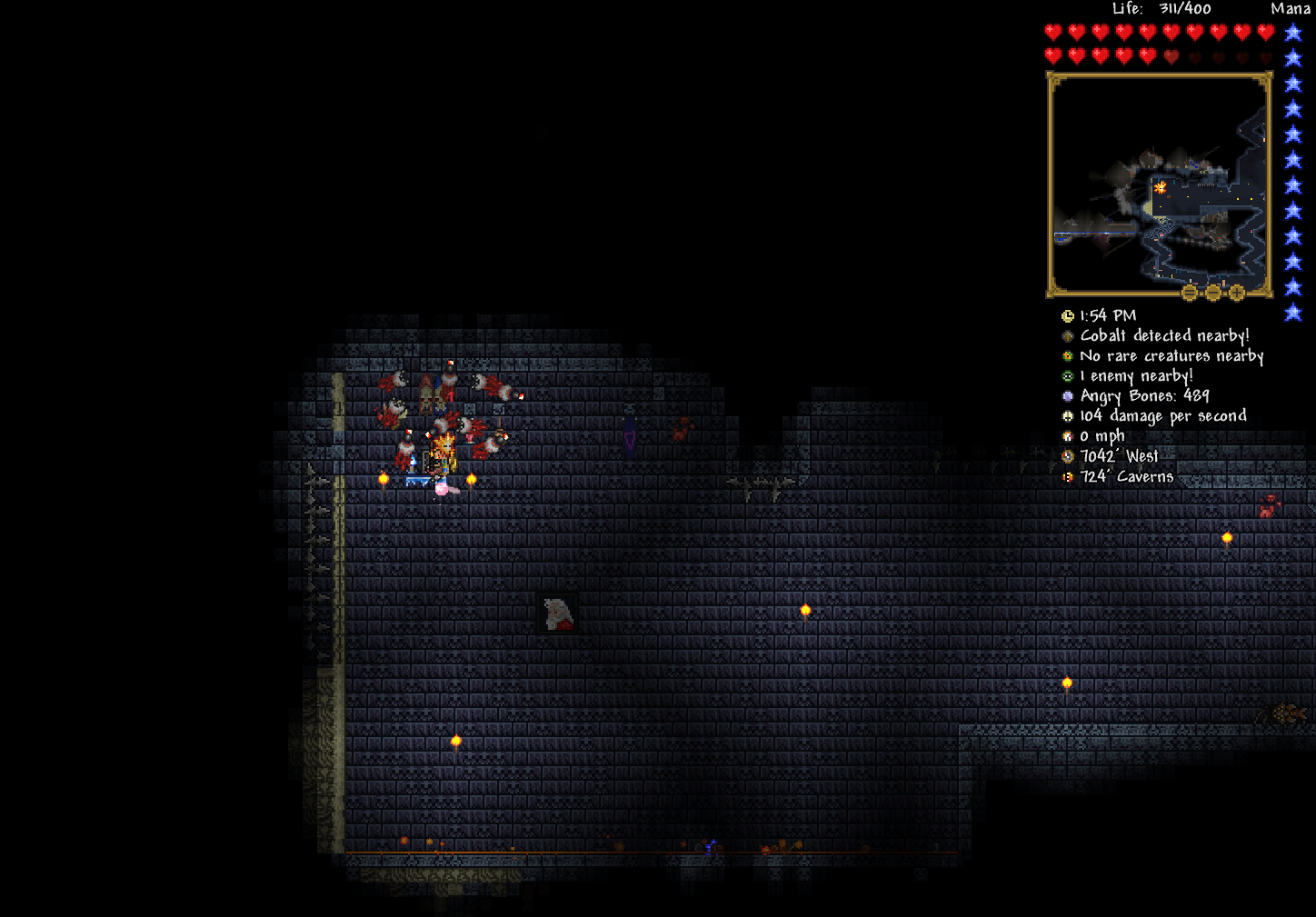1316x917 pixels.
Task: Click the minimap reset zoom button
Action: click(1189, 293)
